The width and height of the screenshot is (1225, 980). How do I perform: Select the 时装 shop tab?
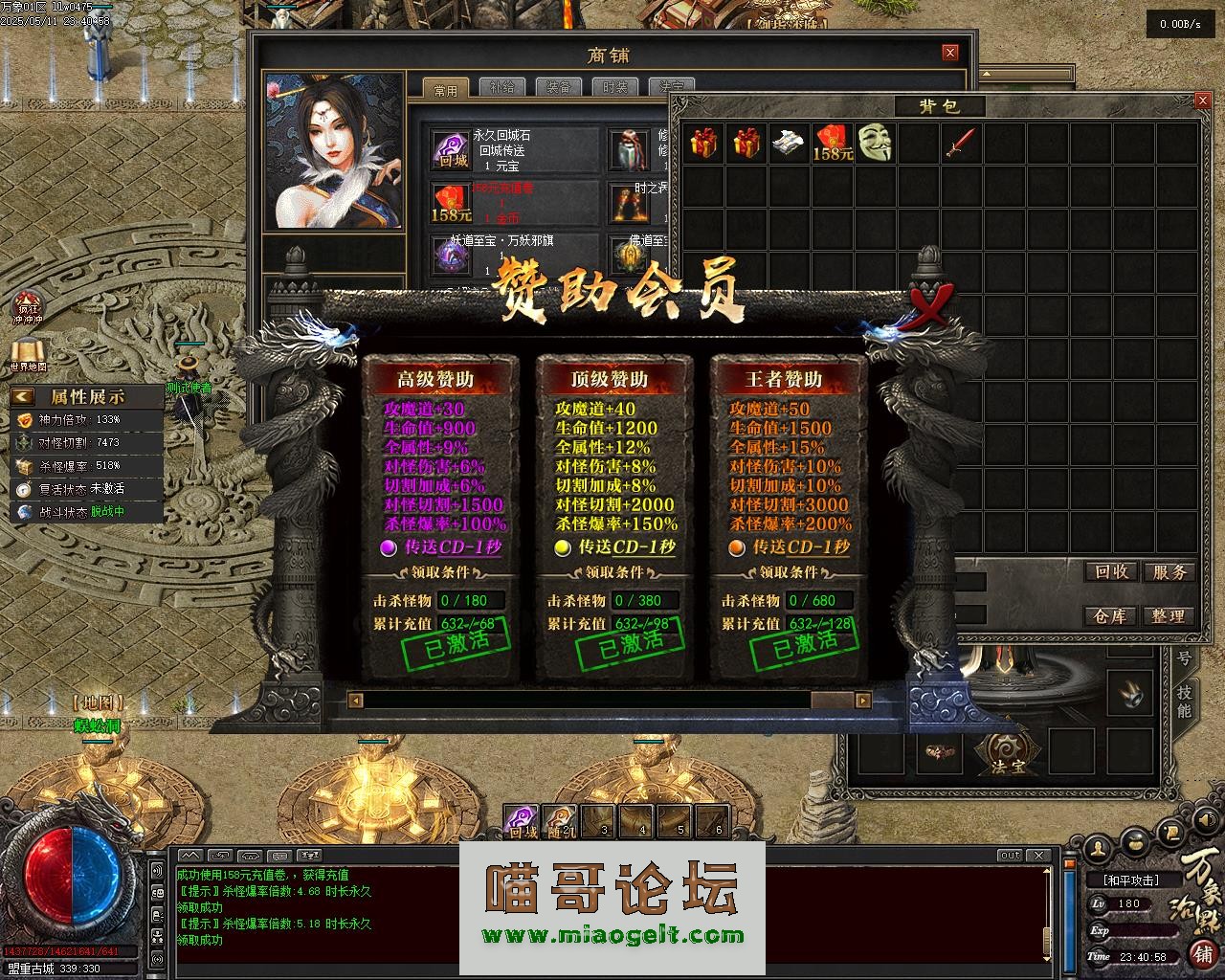614,88
